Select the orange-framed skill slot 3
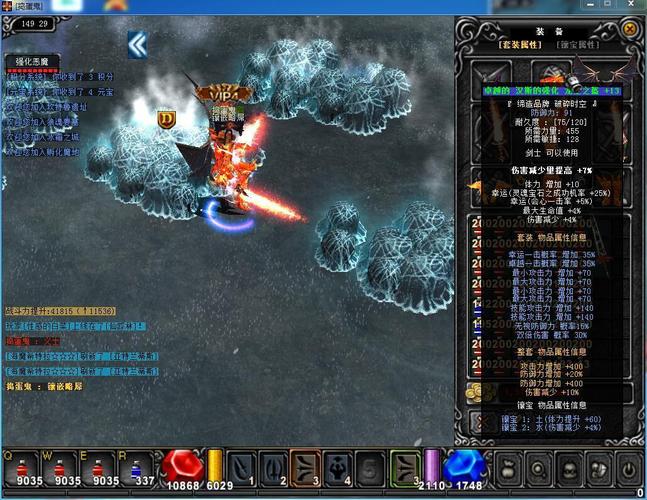This screenshot has width=647, height=500. click(x=306, y=467)
